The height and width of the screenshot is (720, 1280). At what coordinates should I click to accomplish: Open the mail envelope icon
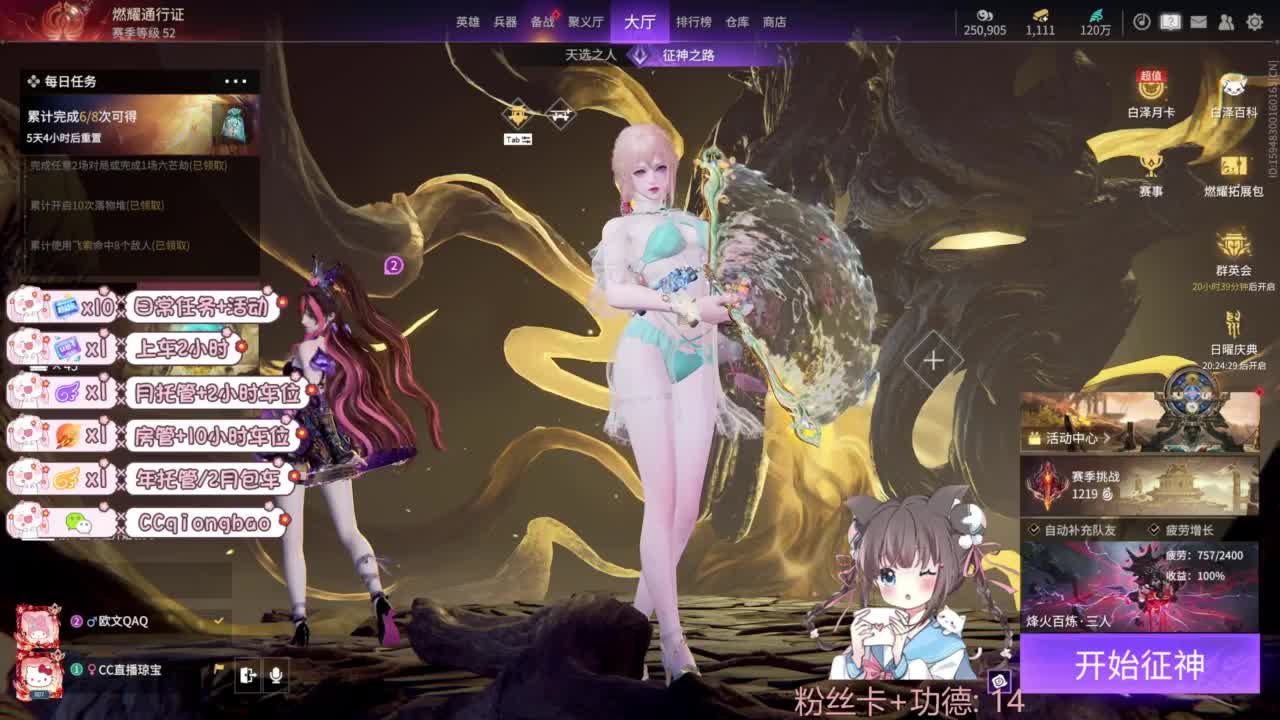1198,20
